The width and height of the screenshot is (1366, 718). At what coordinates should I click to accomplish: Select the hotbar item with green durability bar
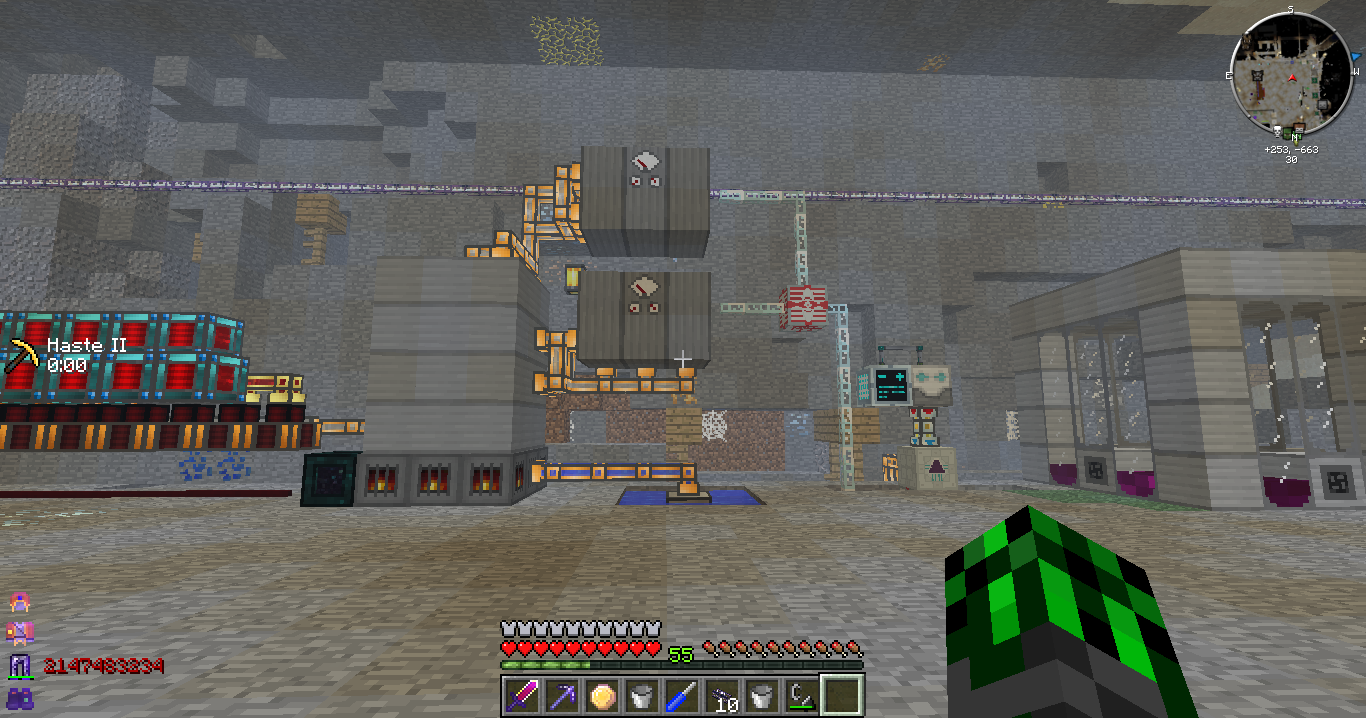tap(801, 696)
